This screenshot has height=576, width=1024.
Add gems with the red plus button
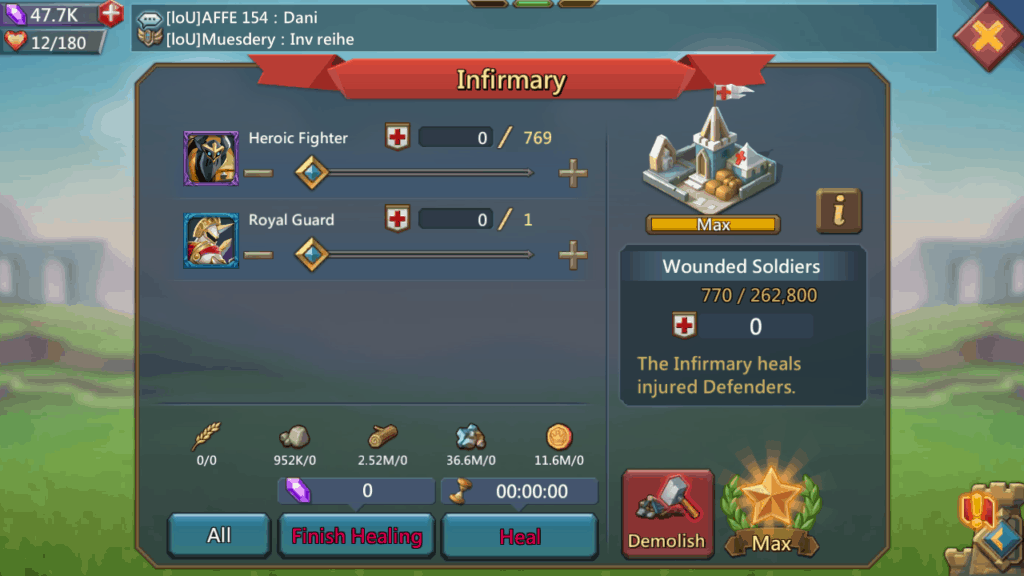111,14
